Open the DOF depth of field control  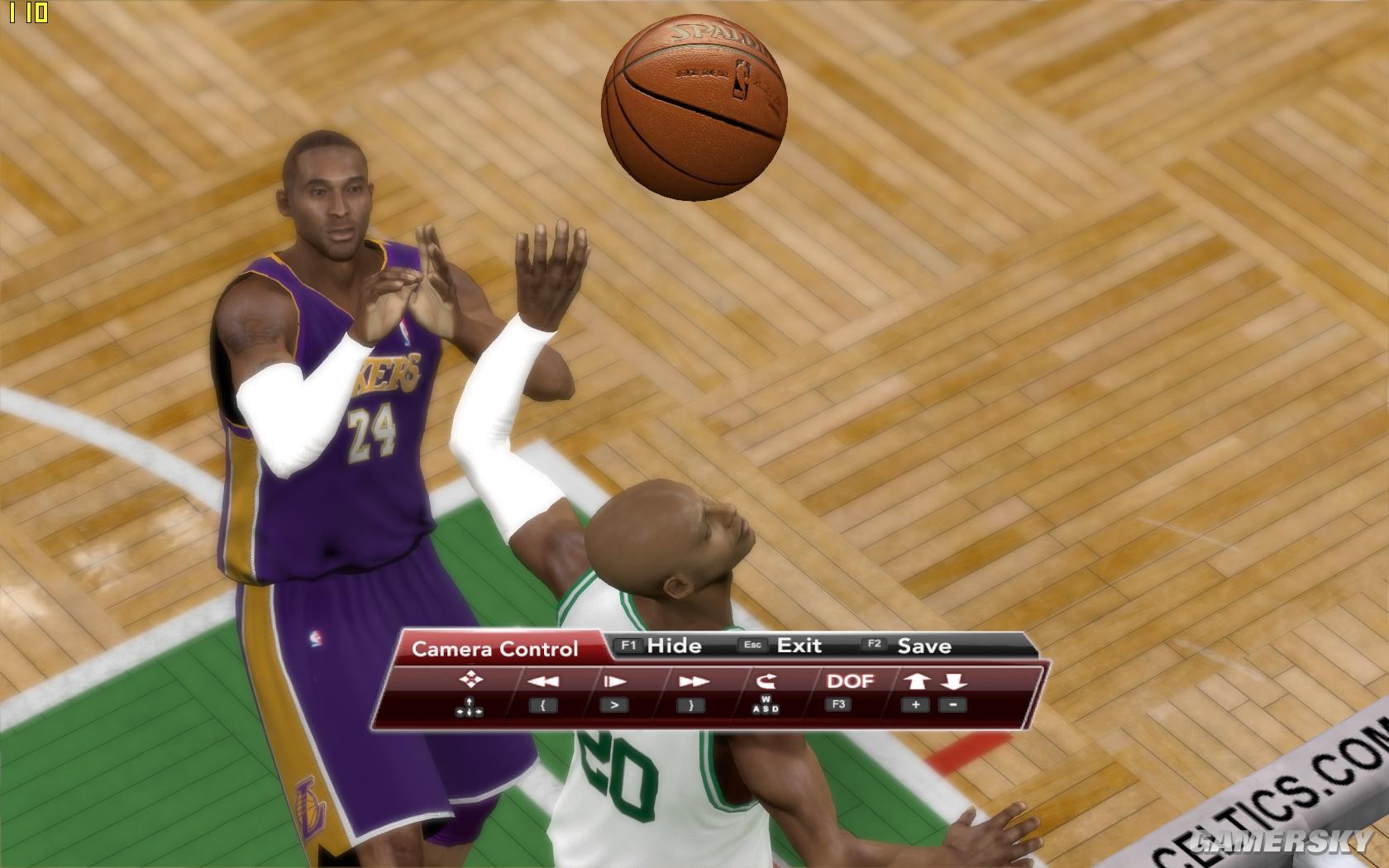pos(853,682)
